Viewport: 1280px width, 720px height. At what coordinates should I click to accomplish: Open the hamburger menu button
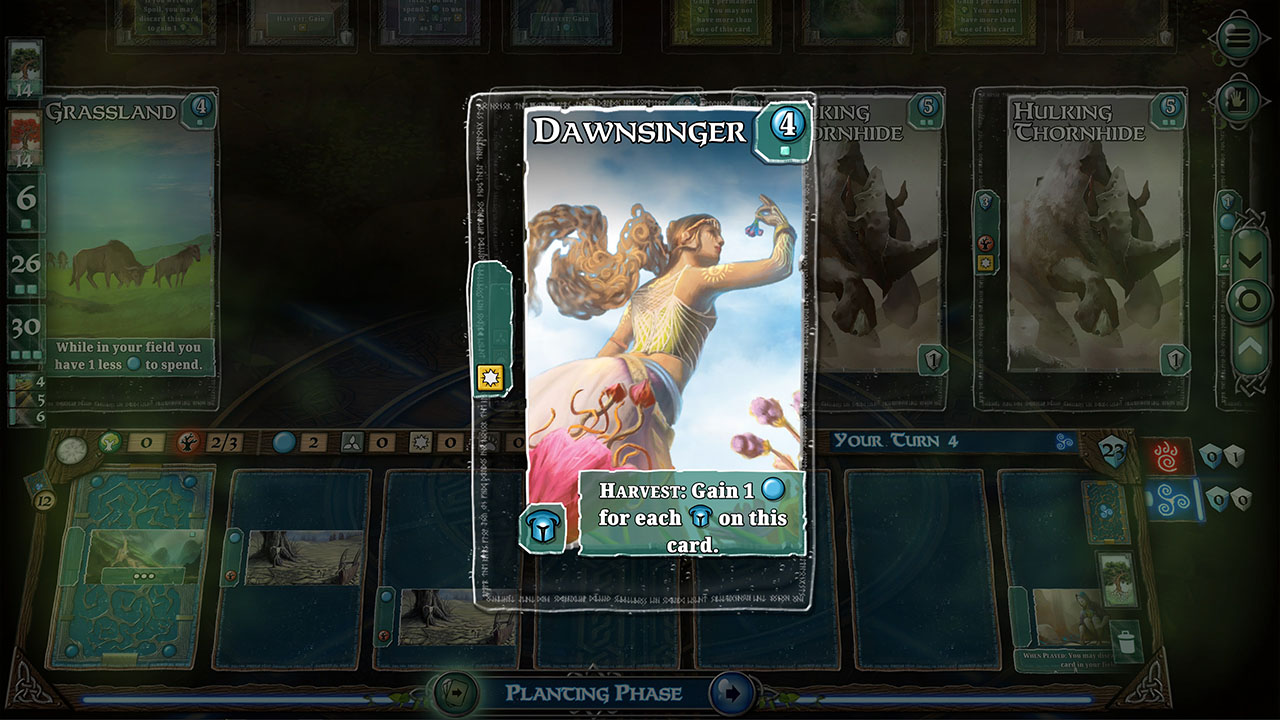pos(1238,39)
